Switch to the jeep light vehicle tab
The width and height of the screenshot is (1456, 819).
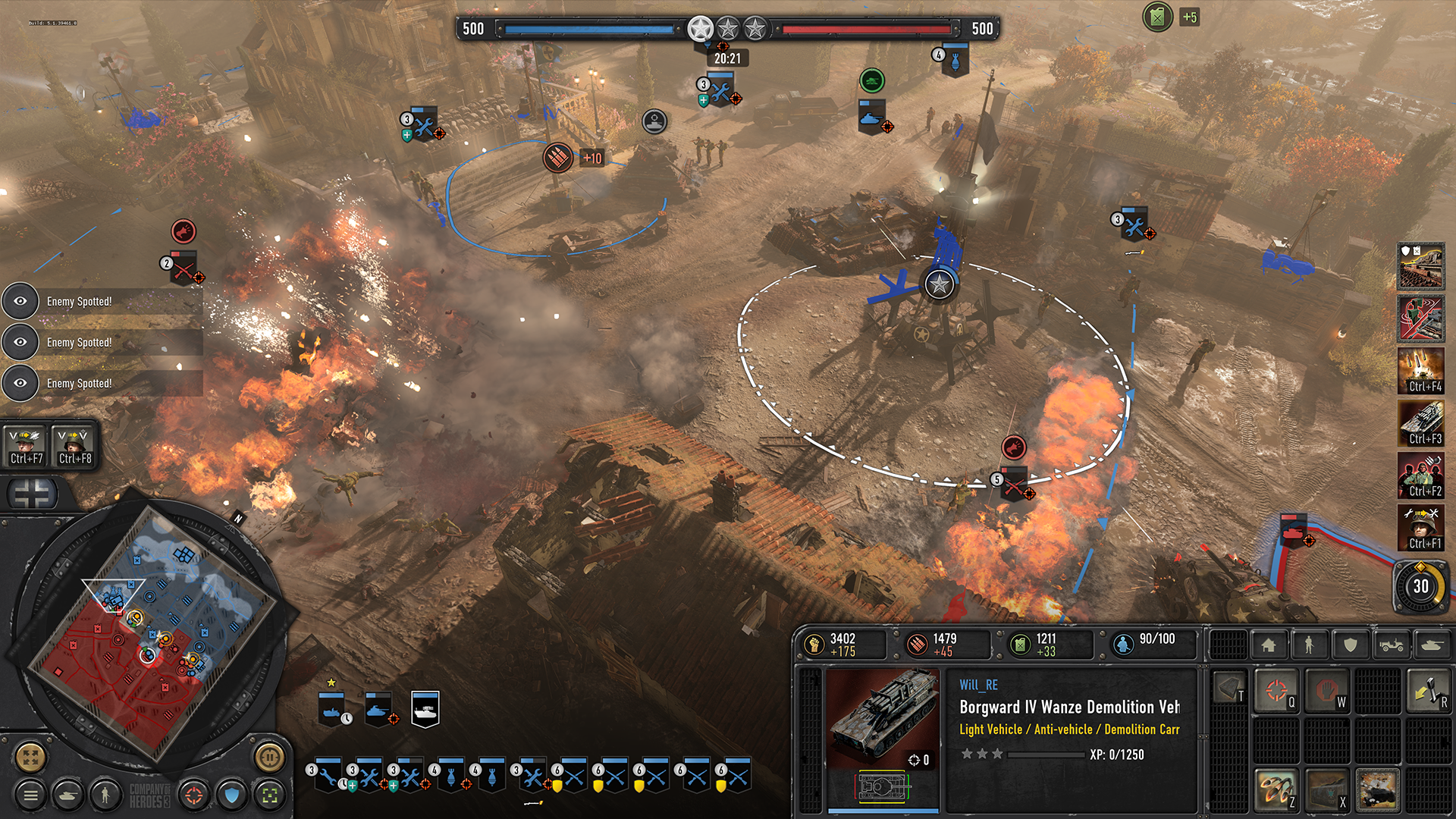[x=1392, y=645]
